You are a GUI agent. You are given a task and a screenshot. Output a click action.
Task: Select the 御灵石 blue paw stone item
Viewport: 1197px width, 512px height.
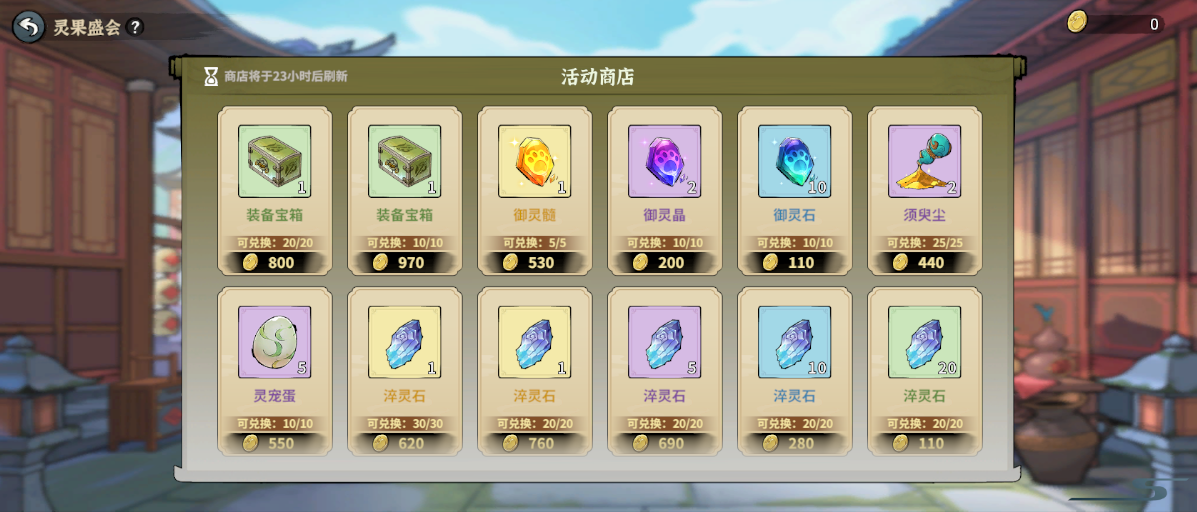[794, 162]
